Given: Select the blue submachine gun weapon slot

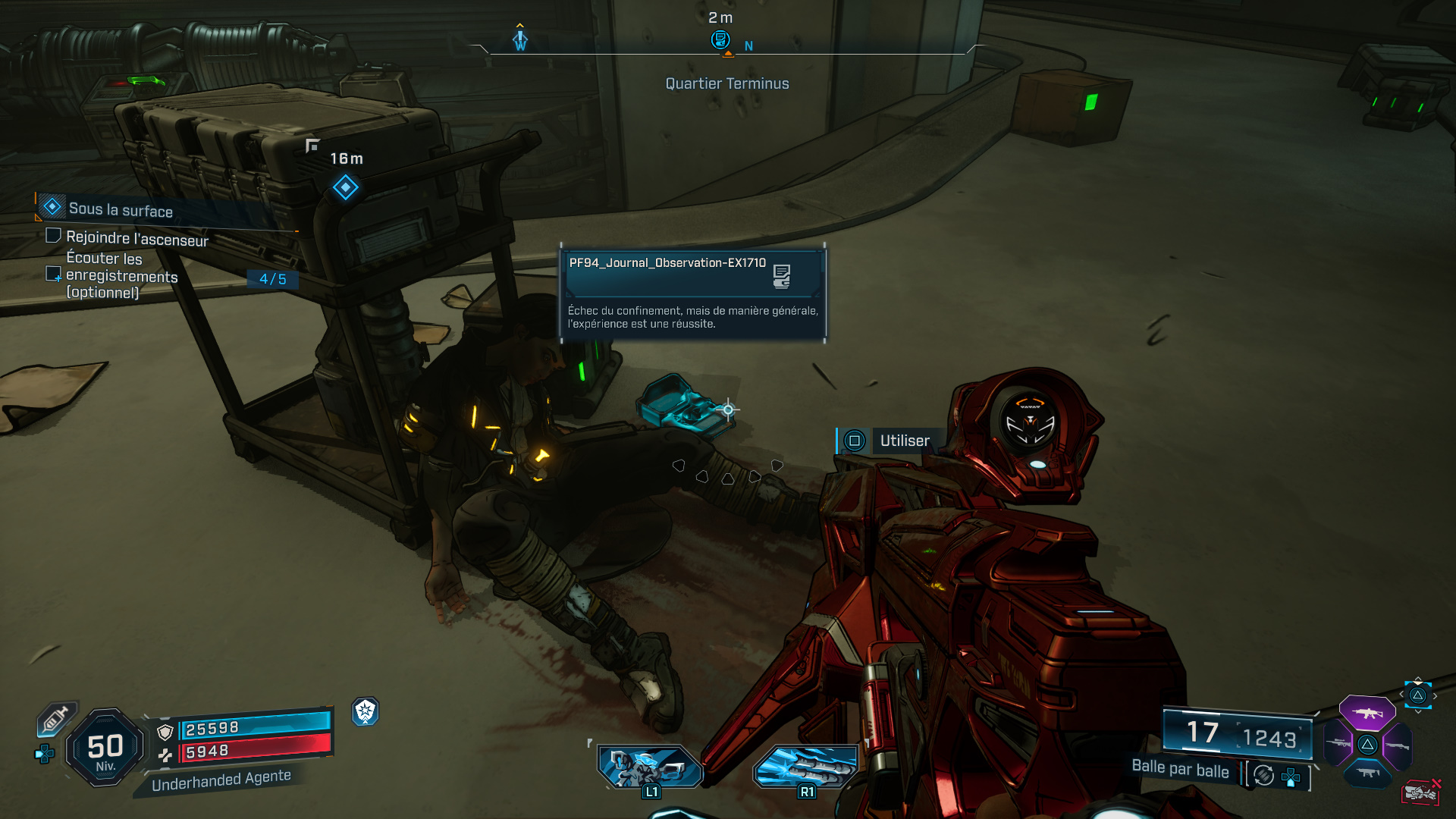Looking at the screenshot, I should click(x=1367, y=773).
